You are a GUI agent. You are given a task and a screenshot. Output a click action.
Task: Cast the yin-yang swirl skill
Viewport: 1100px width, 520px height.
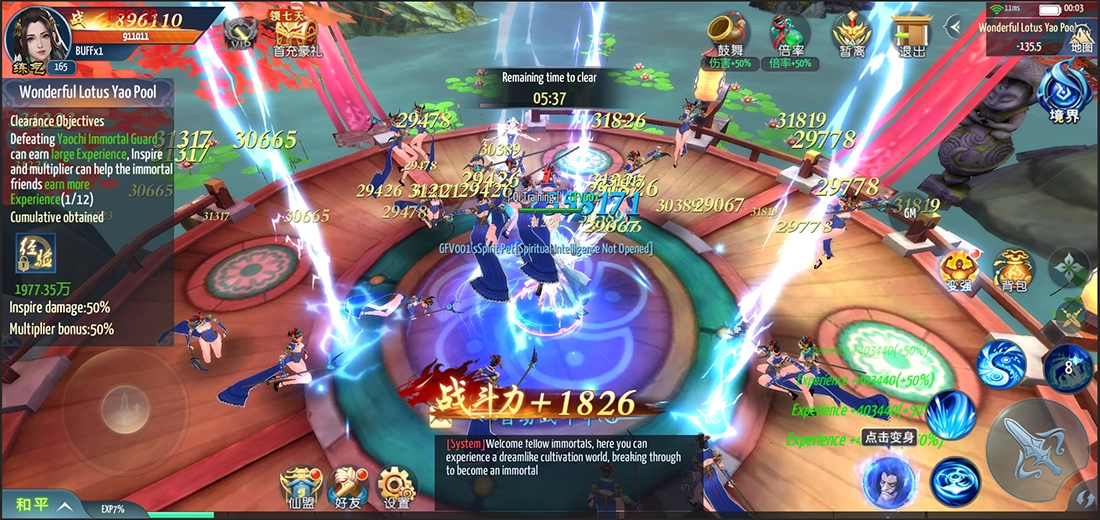click(1002, 363)
